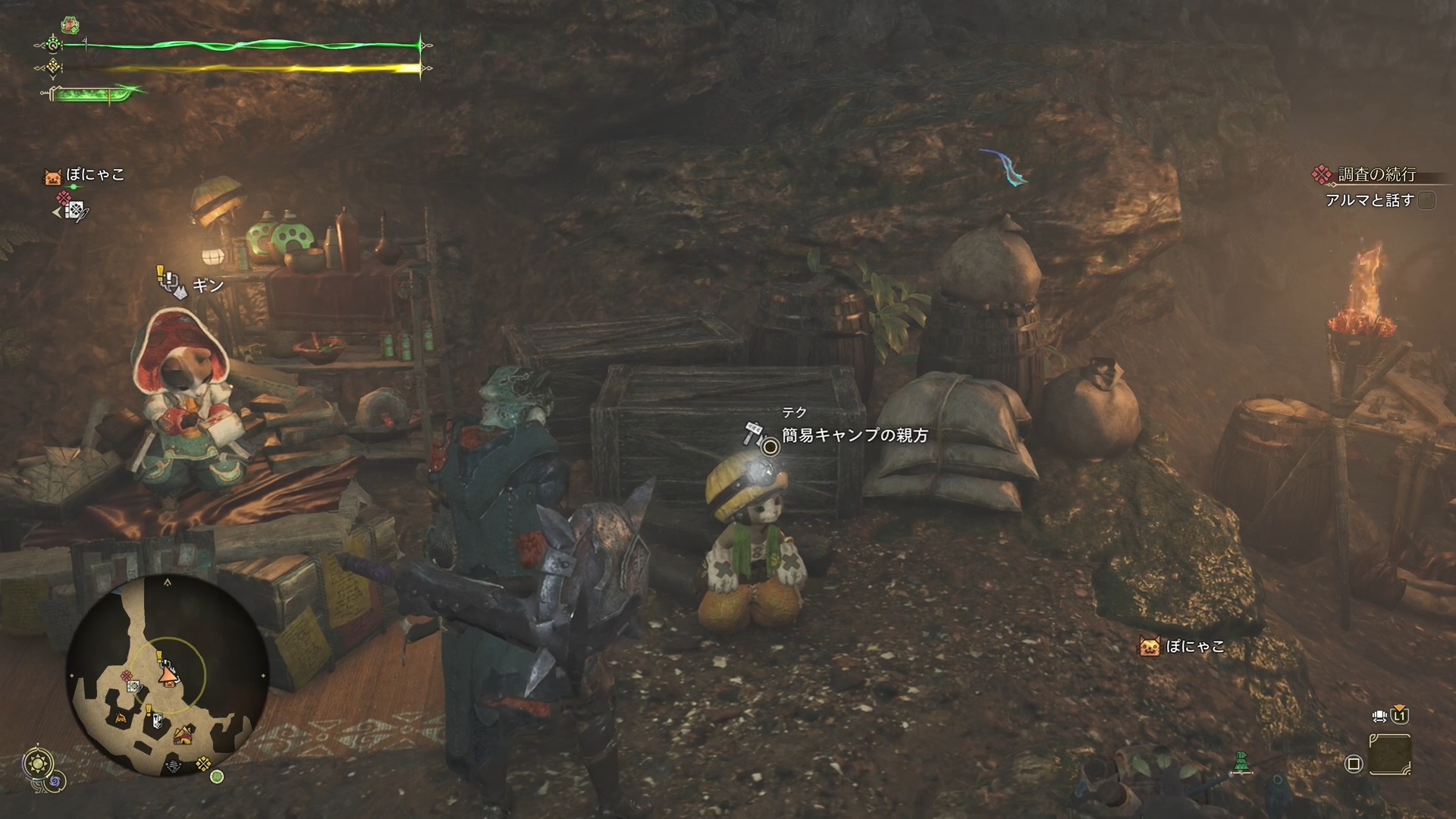Select the house marker on the minimap
Viewport: 1456px width, 819px height.
click(x=182, y=734)
